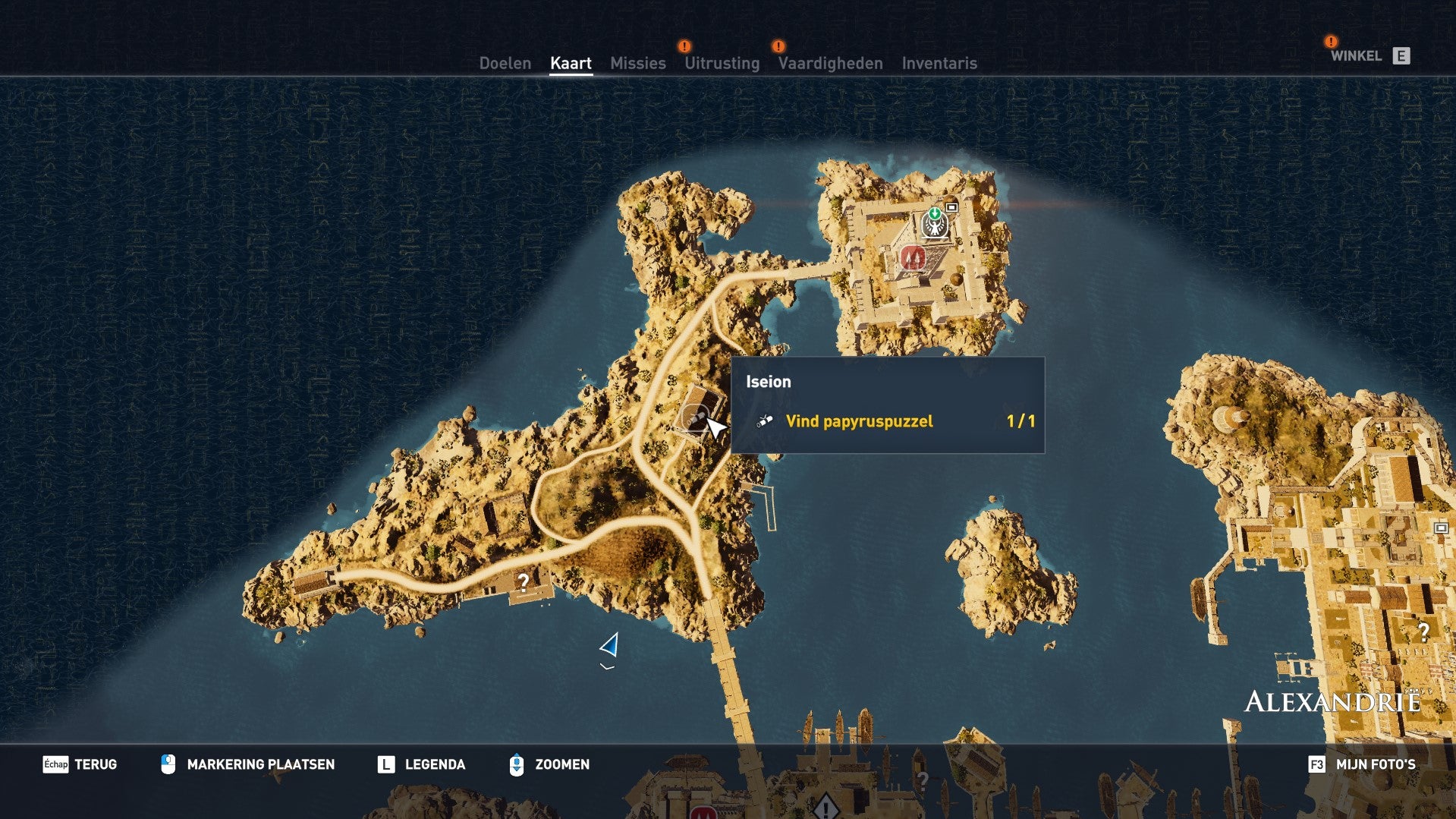Open the Legenda map legend
This screenshot has height=819, width=1456.
tap(421, 764)
